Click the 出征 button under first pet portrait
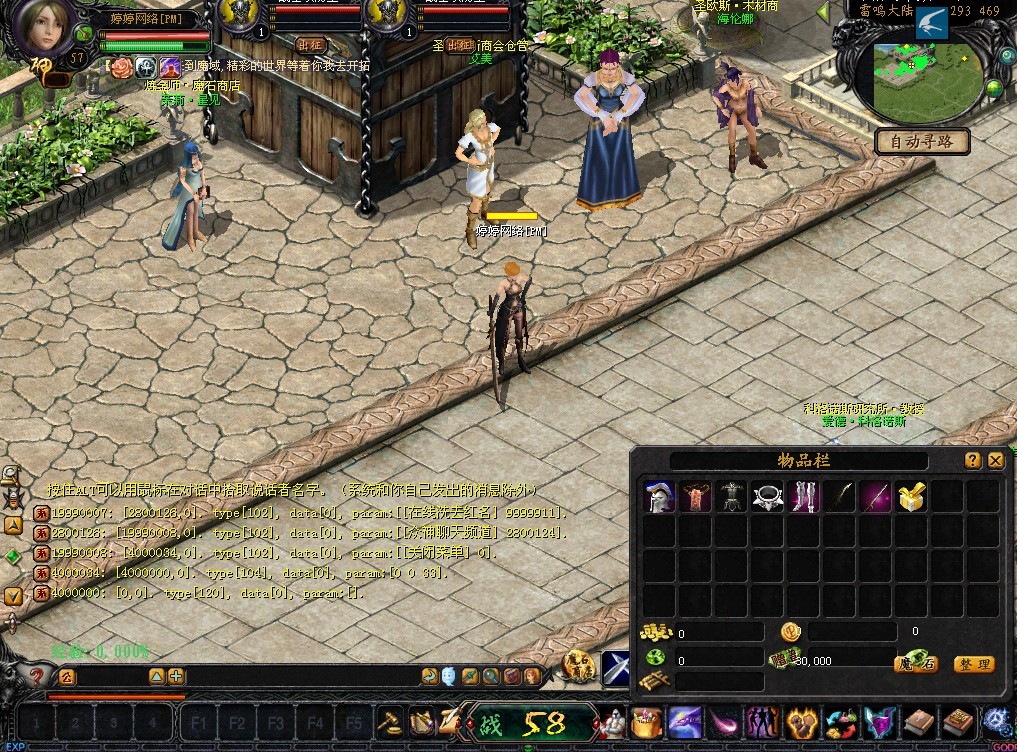The image size is (1017, 752). pos(310,45)
